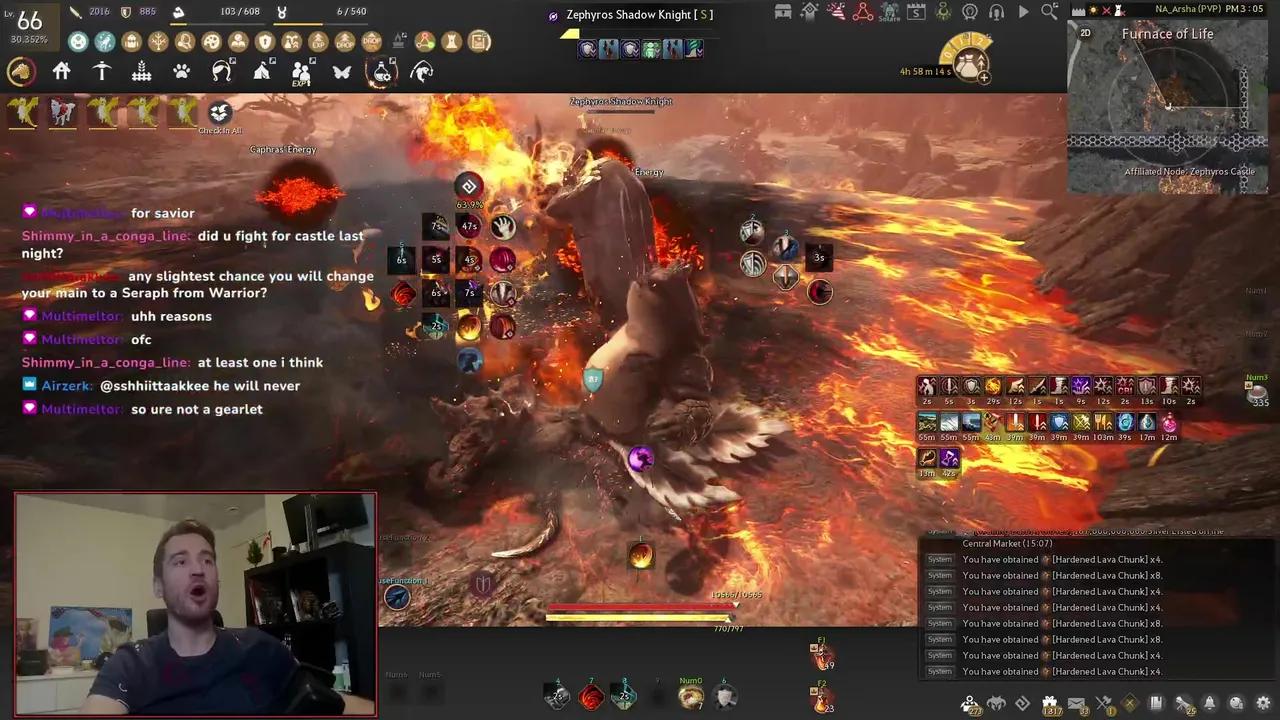Image resolution: width=1280 pixels, height=720 pixels.
Task: Click the search magnifier icon at top right
Action: click(1048, 12)
